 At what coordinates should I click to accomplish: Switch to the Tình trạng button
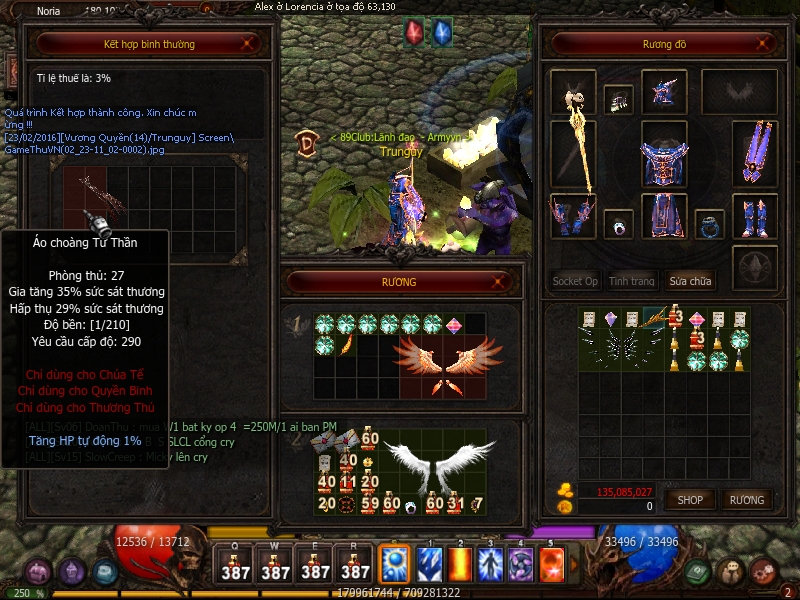tap(632, 281)
